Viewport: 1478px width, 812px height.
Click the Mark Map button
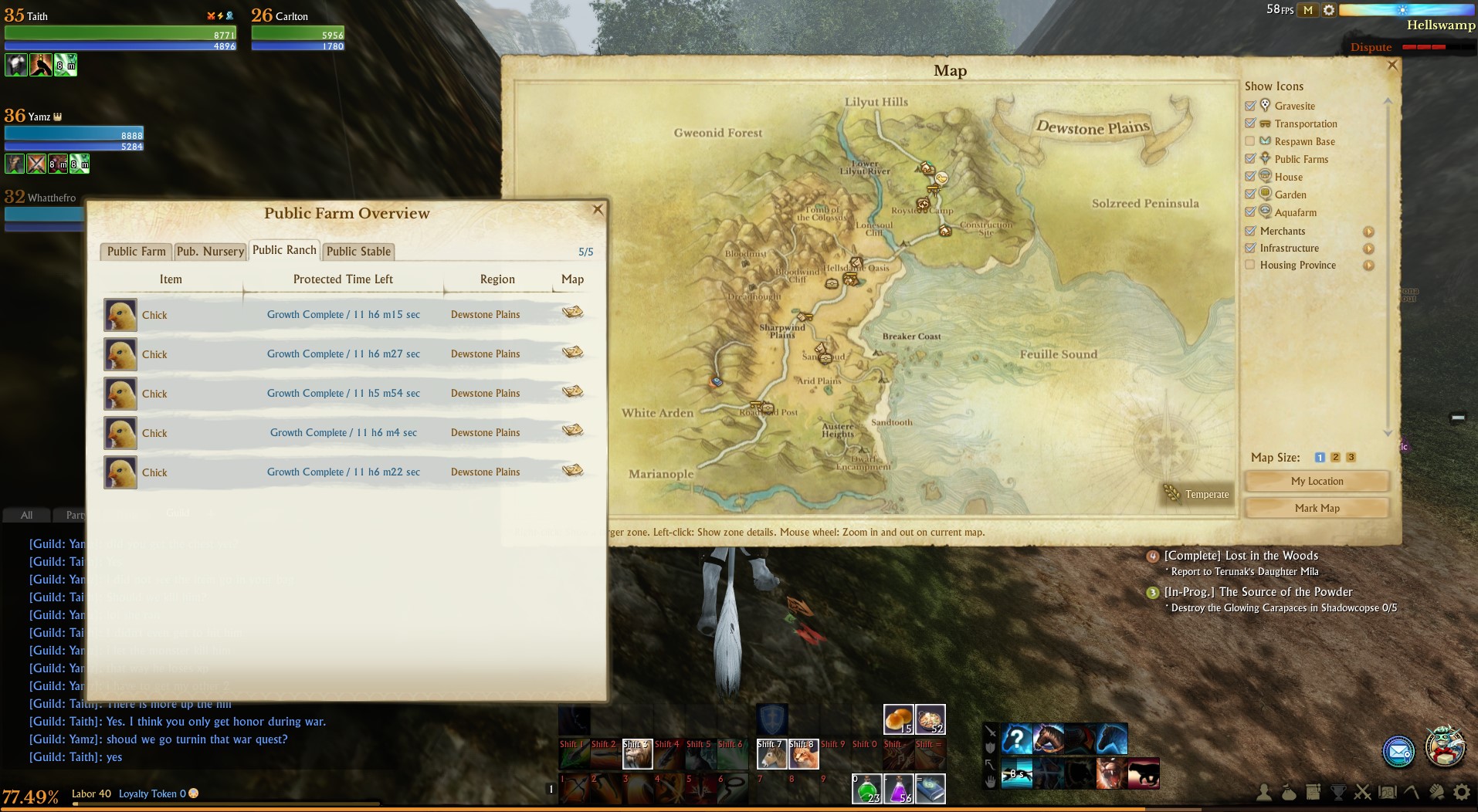[x=1317, y=508]
